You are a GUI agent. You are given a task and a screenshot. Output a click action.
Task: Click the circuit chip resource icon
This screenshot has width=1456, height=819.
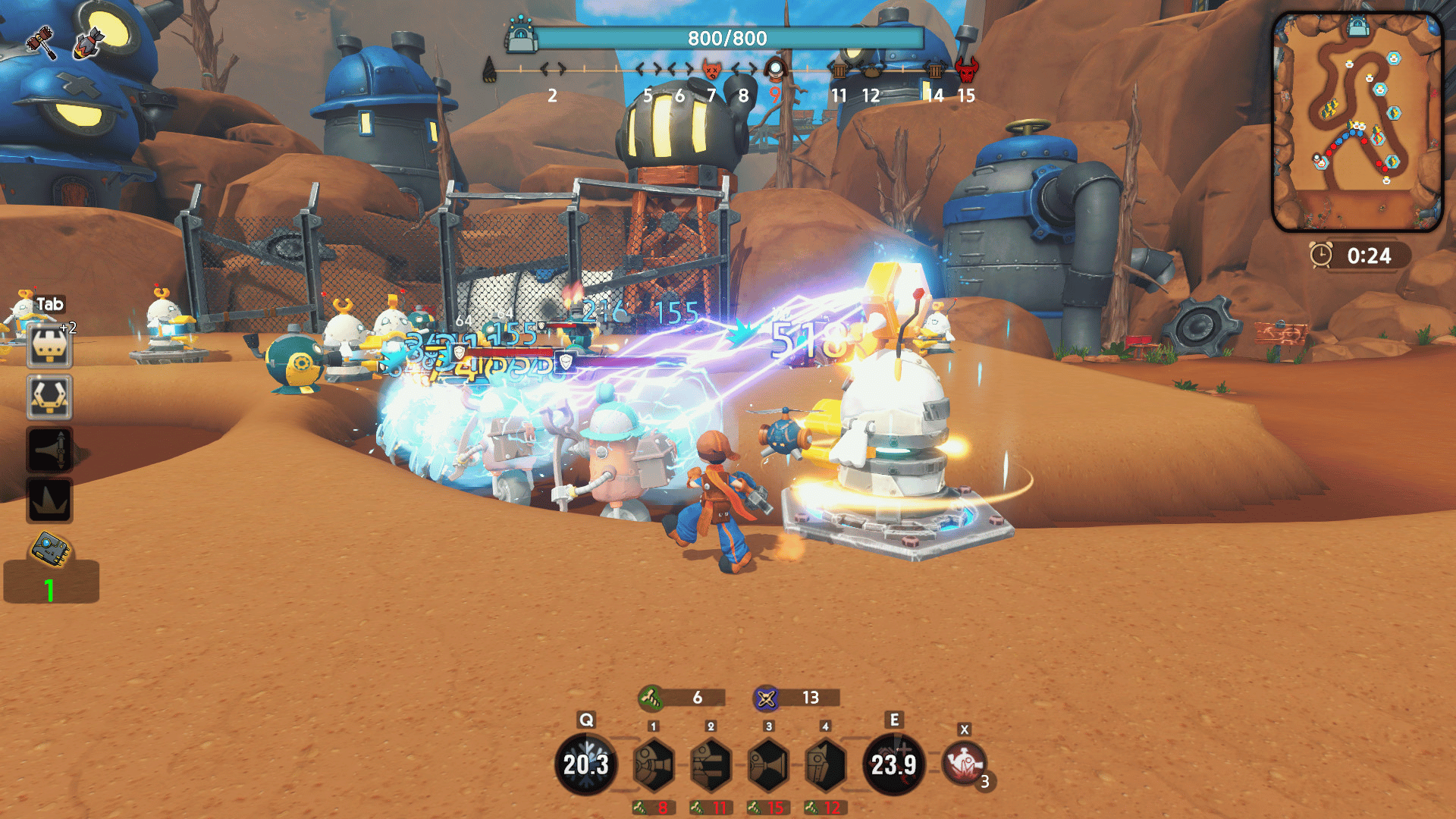point(51,549)
